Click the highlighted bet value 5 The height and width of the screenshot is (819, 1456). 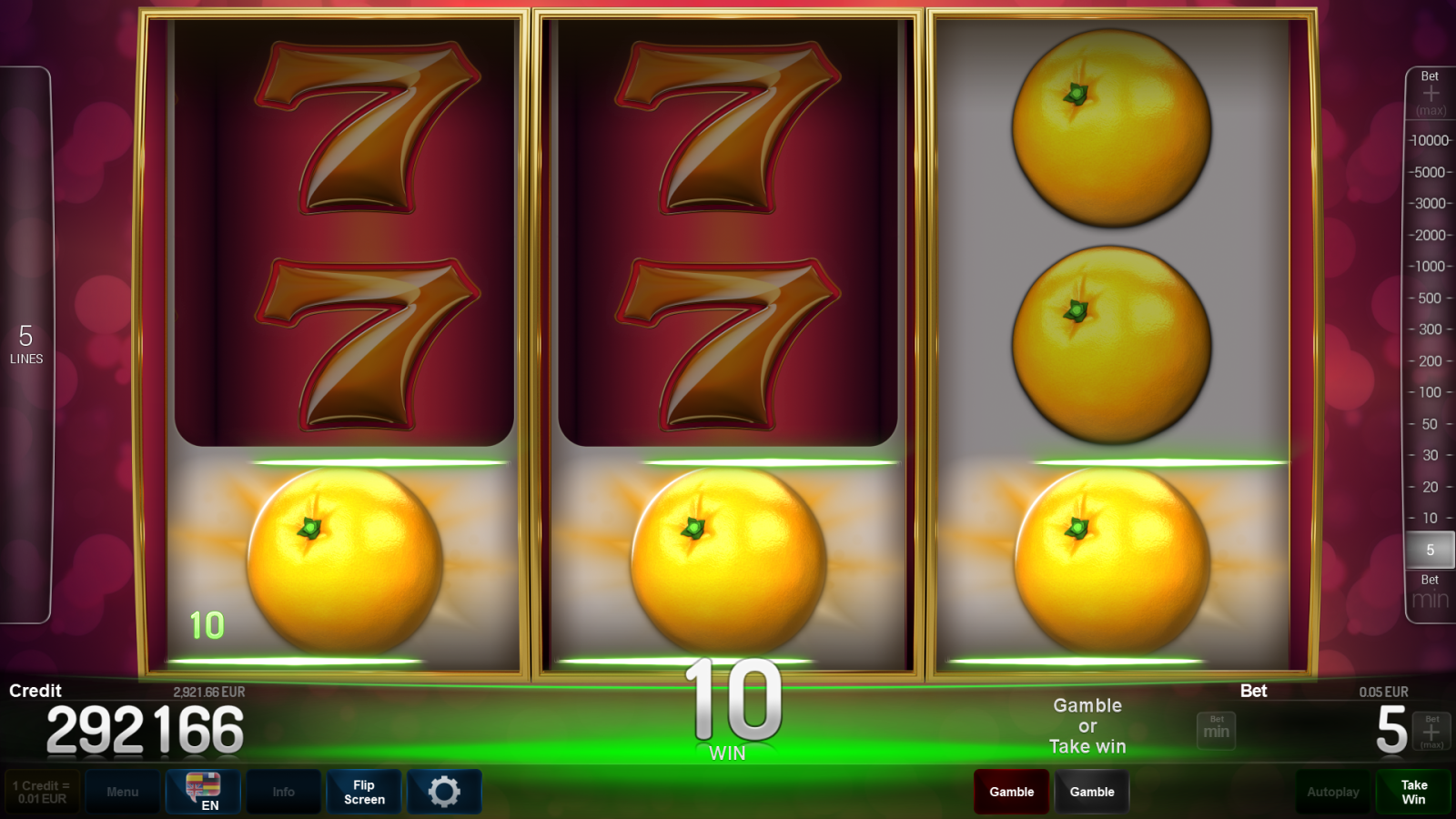click(1430, 550)
